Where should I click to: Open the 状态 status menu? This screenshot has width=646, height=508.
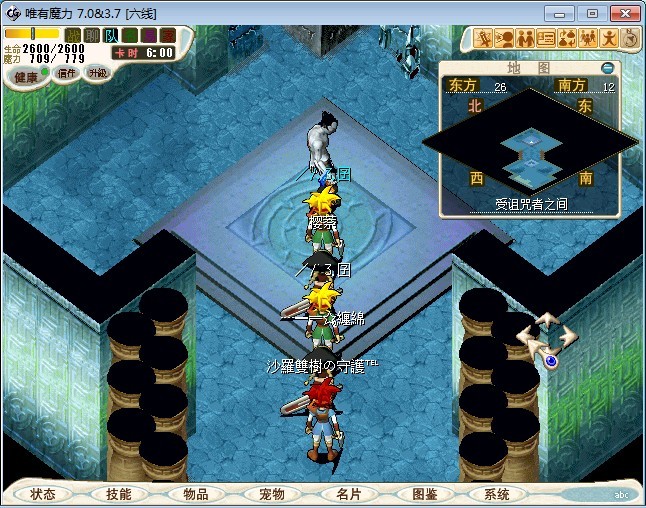[43, 494]
